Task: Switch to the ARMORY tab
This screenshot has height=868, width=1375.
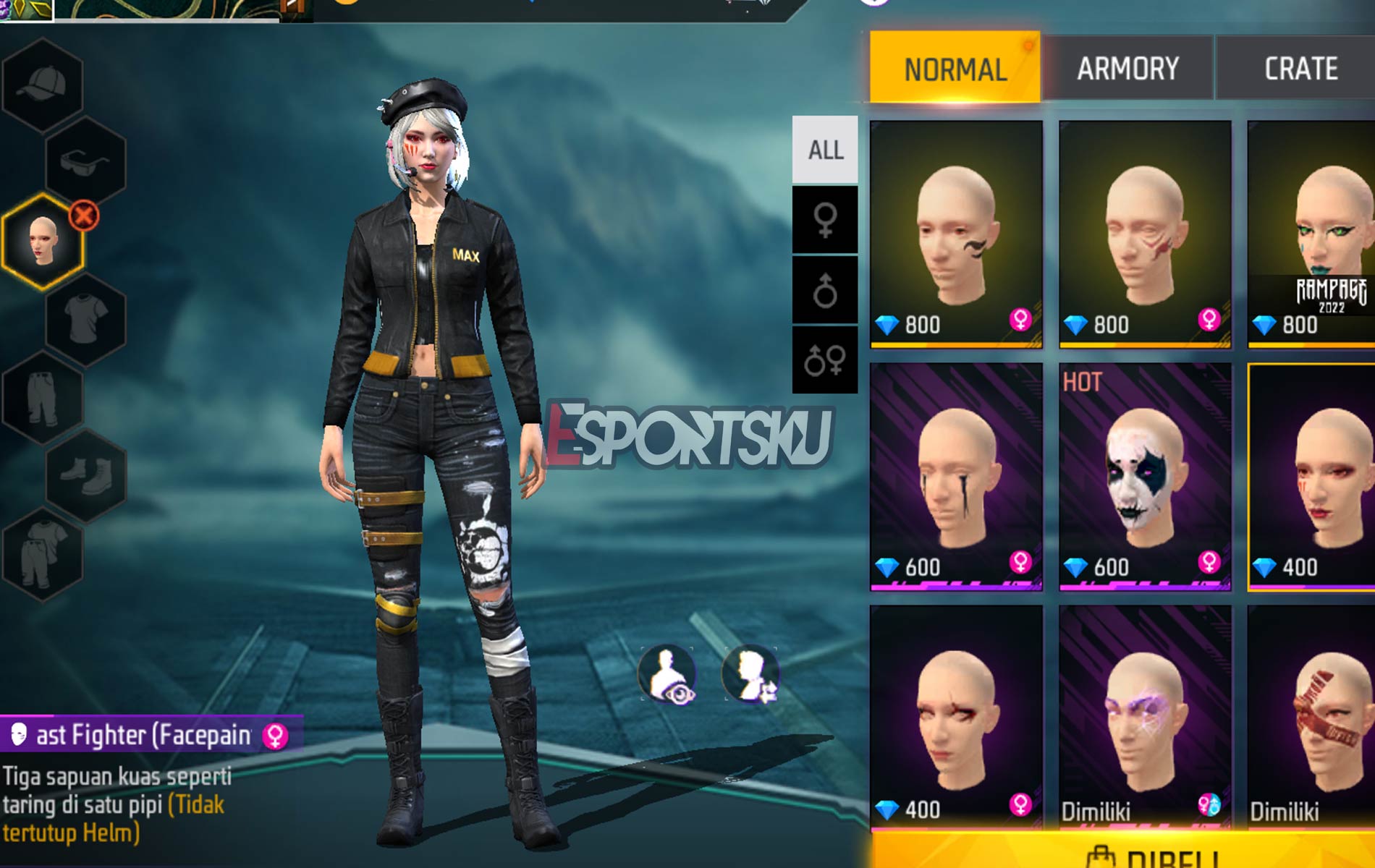Action: click(1127, 67)
